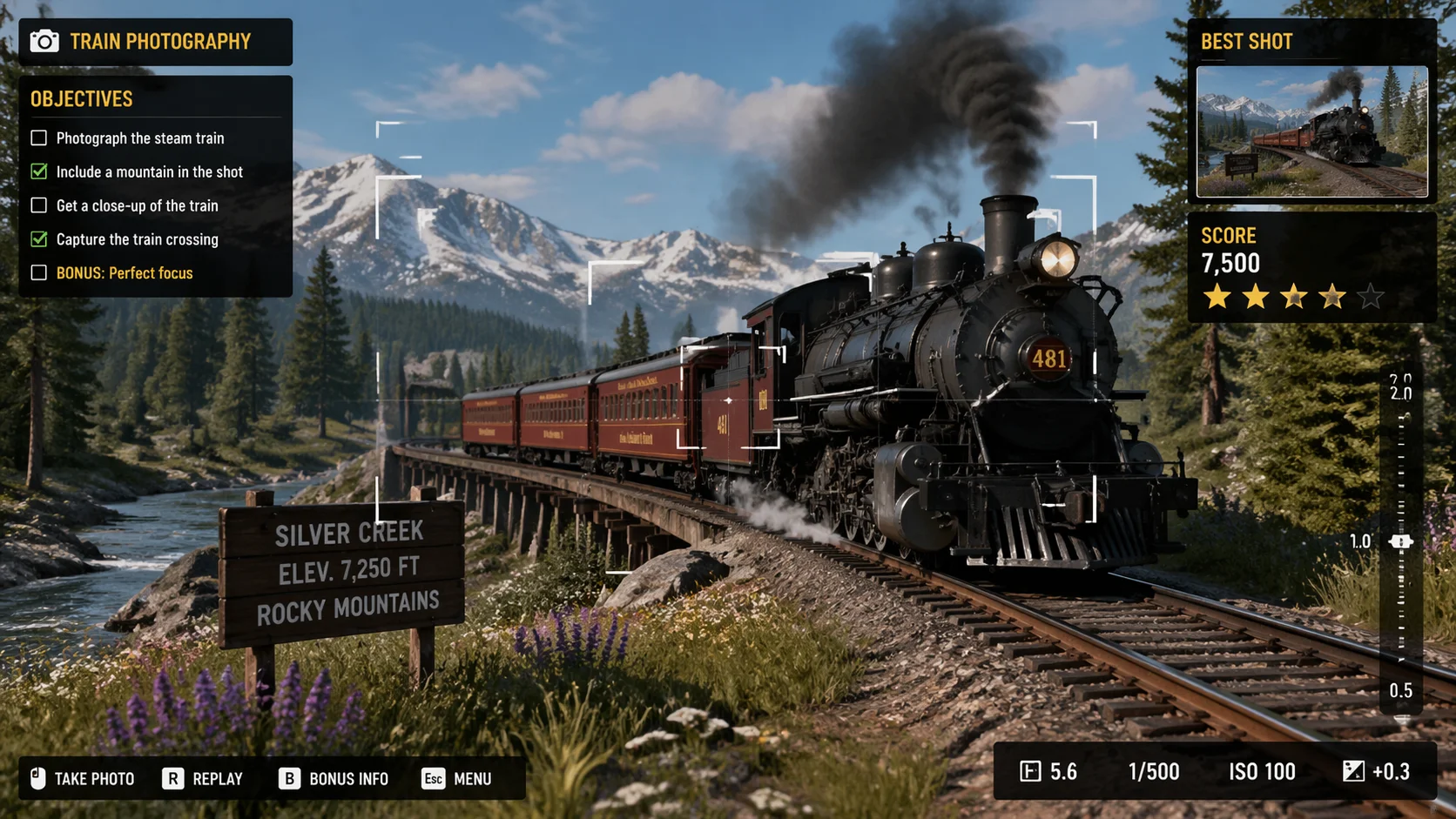Check the Photograph the steam train objective
This screenshot has width=1456, height=819.
tap(39, 138)
